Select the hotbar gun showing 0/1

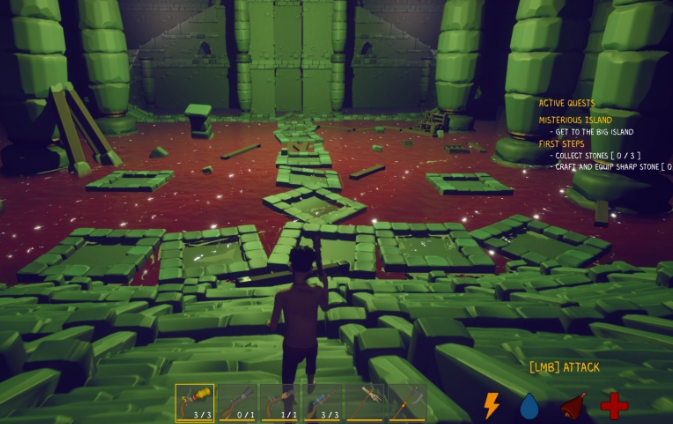click(238, 403)
